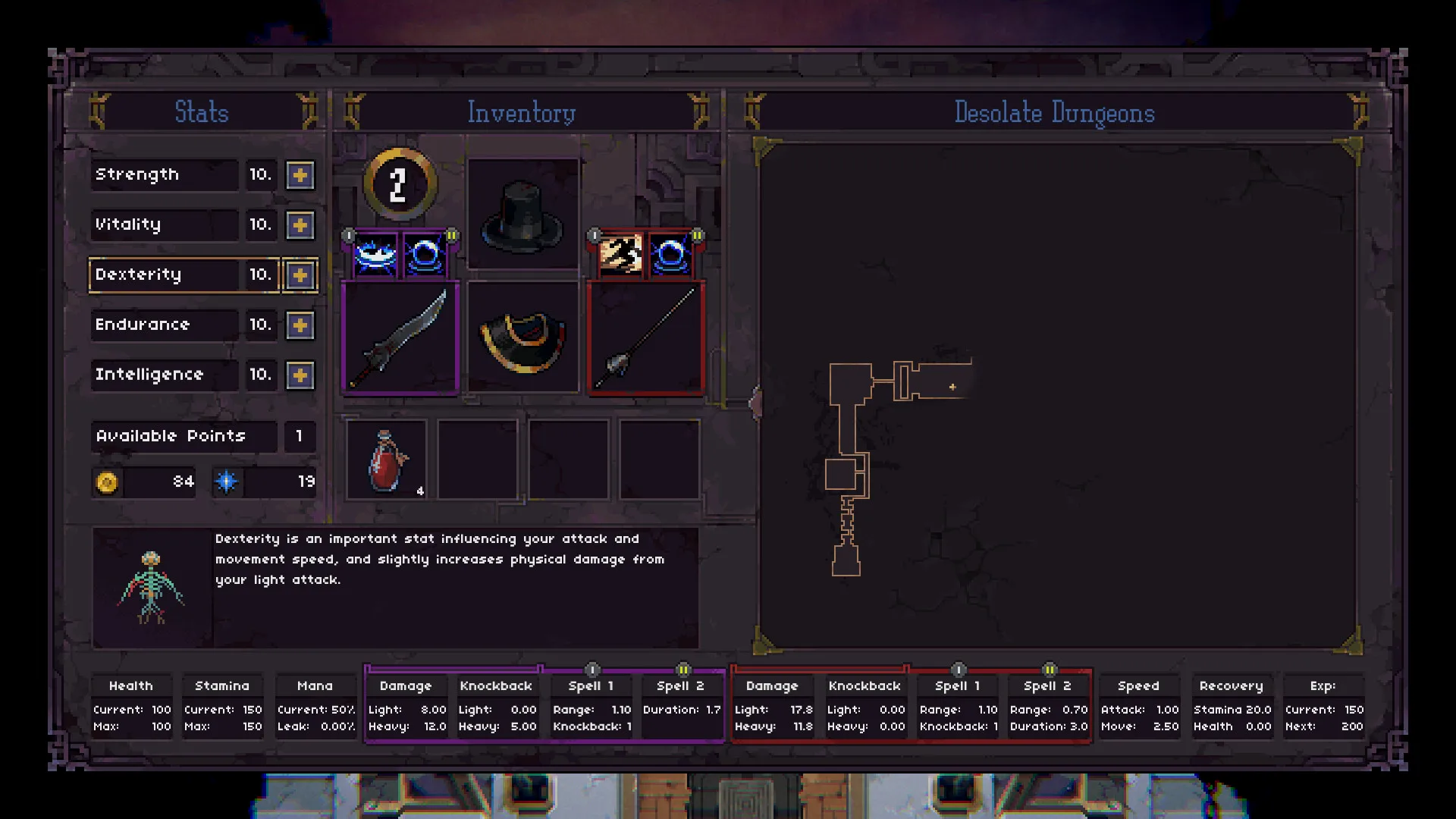Screen dimensions: 1456x819
Task: Click the gold coin currency icon
Action: point(108,482)
